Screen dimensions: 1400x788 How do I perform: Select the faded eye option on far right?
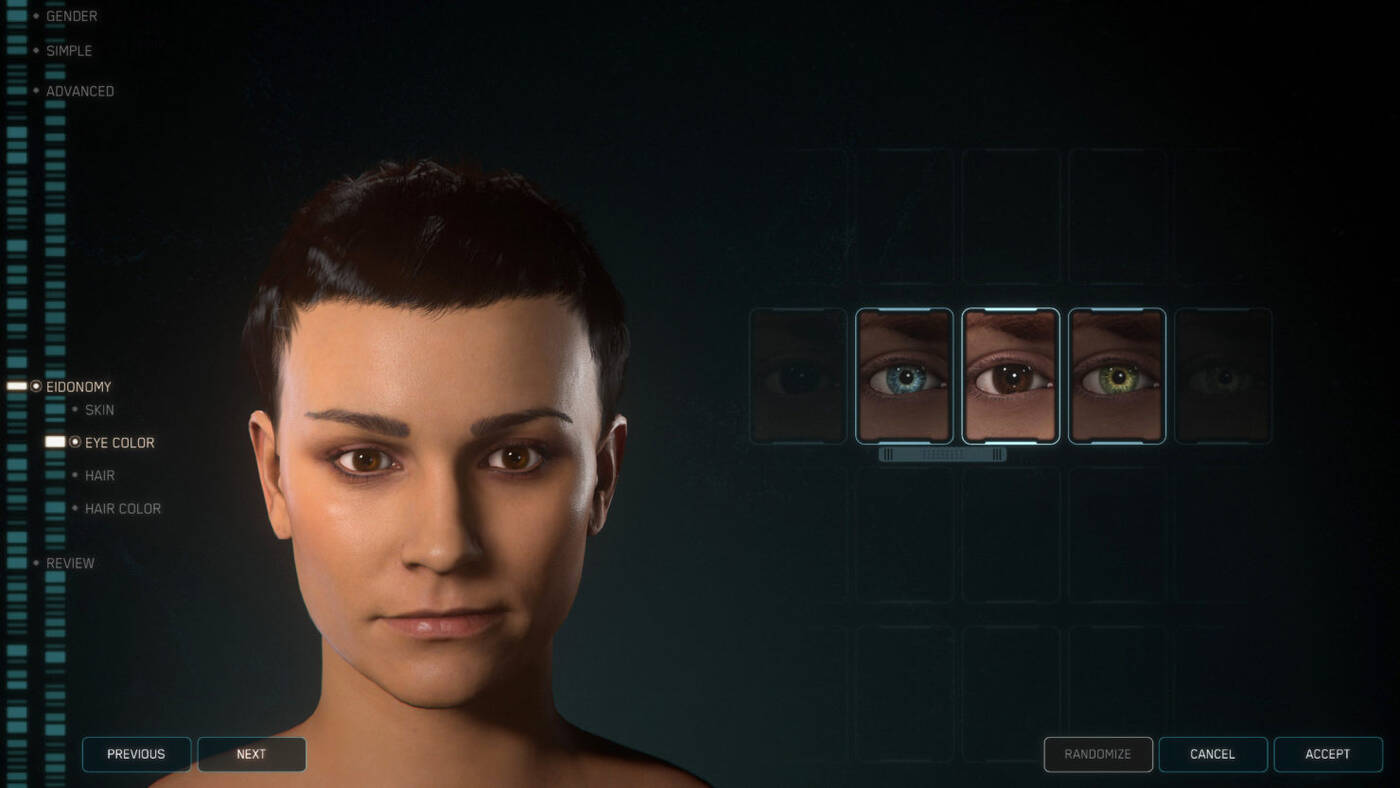1222,376
